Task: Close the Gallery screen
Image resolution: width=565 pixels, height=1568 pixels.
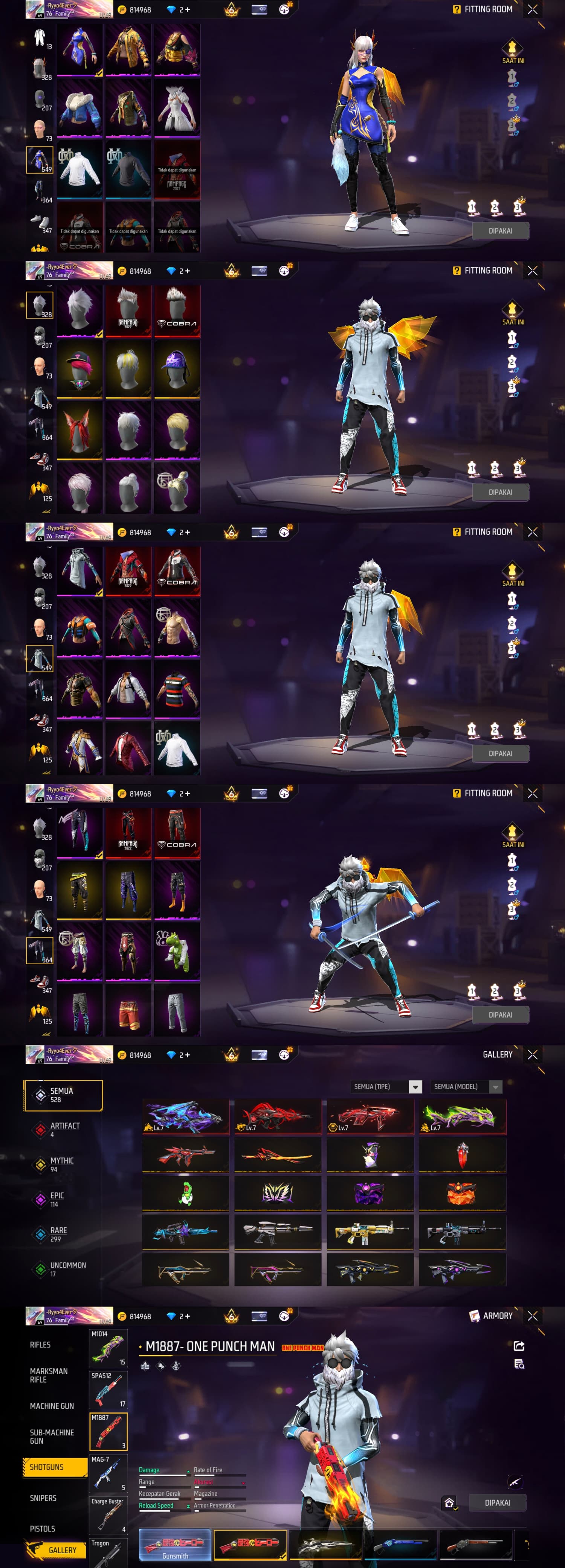Action: tap(533, 1054)
